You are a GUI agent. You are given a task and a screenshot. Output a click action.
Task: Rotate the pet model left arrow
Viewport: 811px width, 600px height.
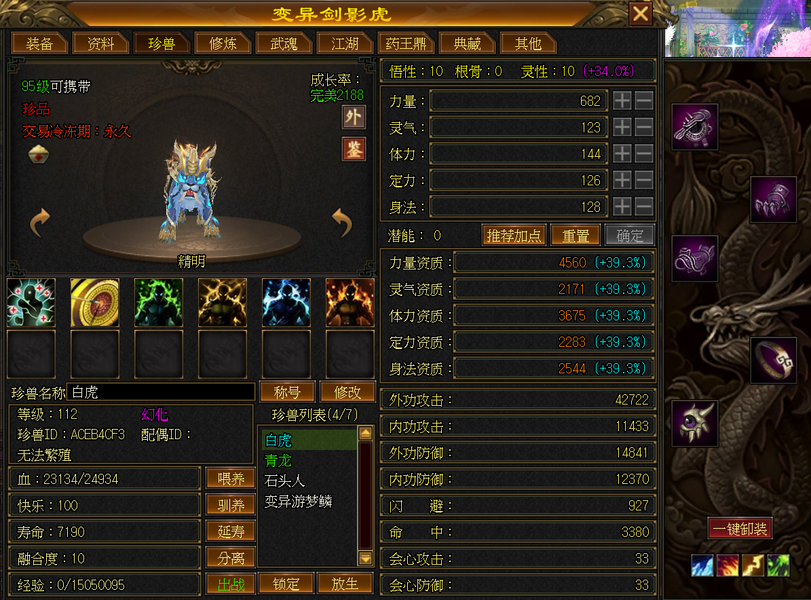[40, 222]
